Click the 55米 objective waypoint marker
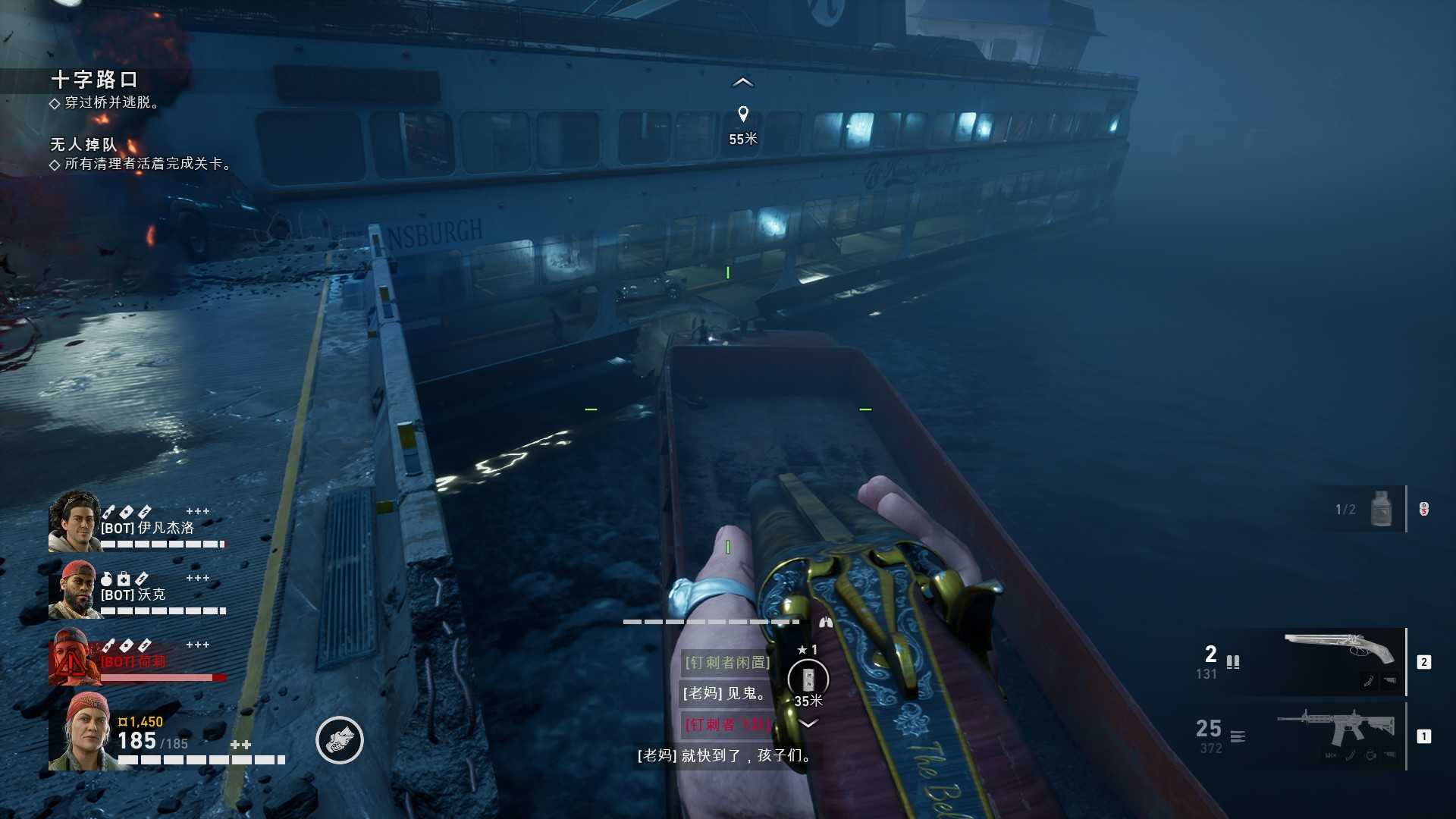Image resolution: width=1456 pixels, height=819 pixels. click(743, 115)
